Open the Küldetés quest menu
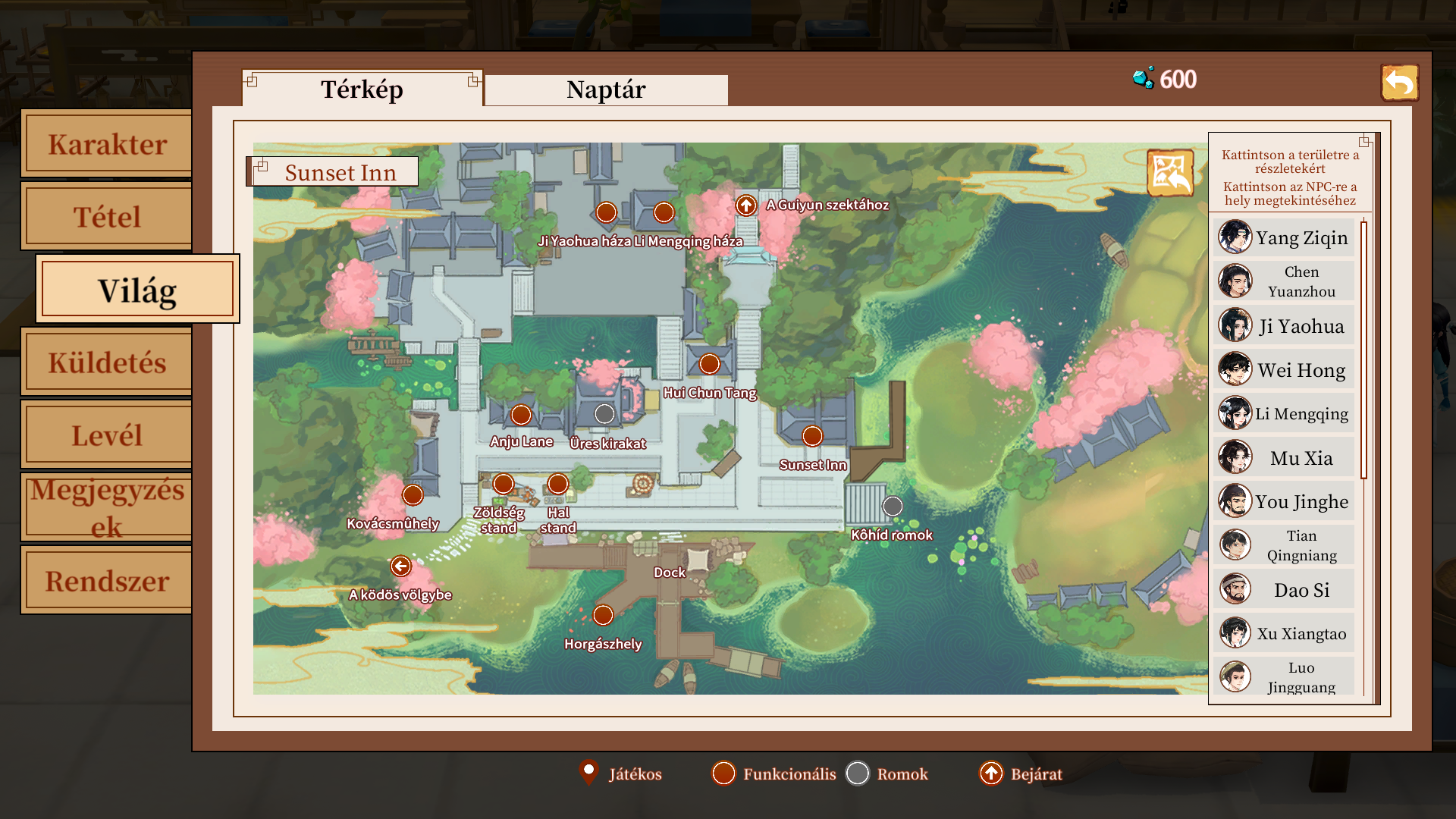 click(107, 362)
